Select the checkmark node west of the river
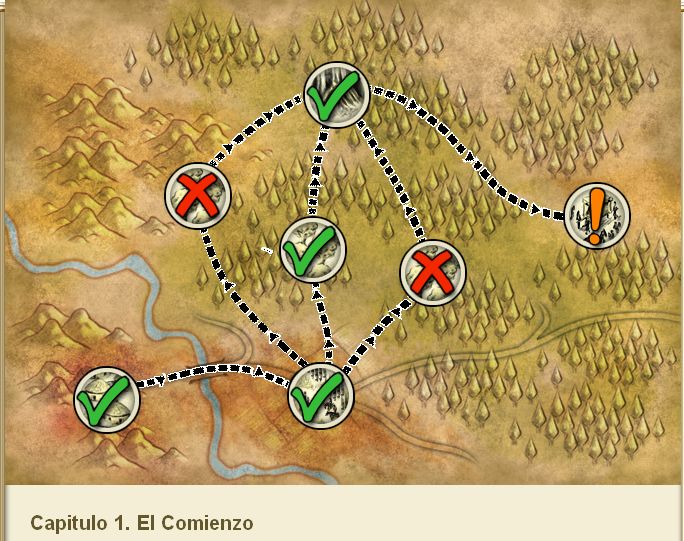The width and height of the screenshot is (684, 541). [x=107, y=399]
